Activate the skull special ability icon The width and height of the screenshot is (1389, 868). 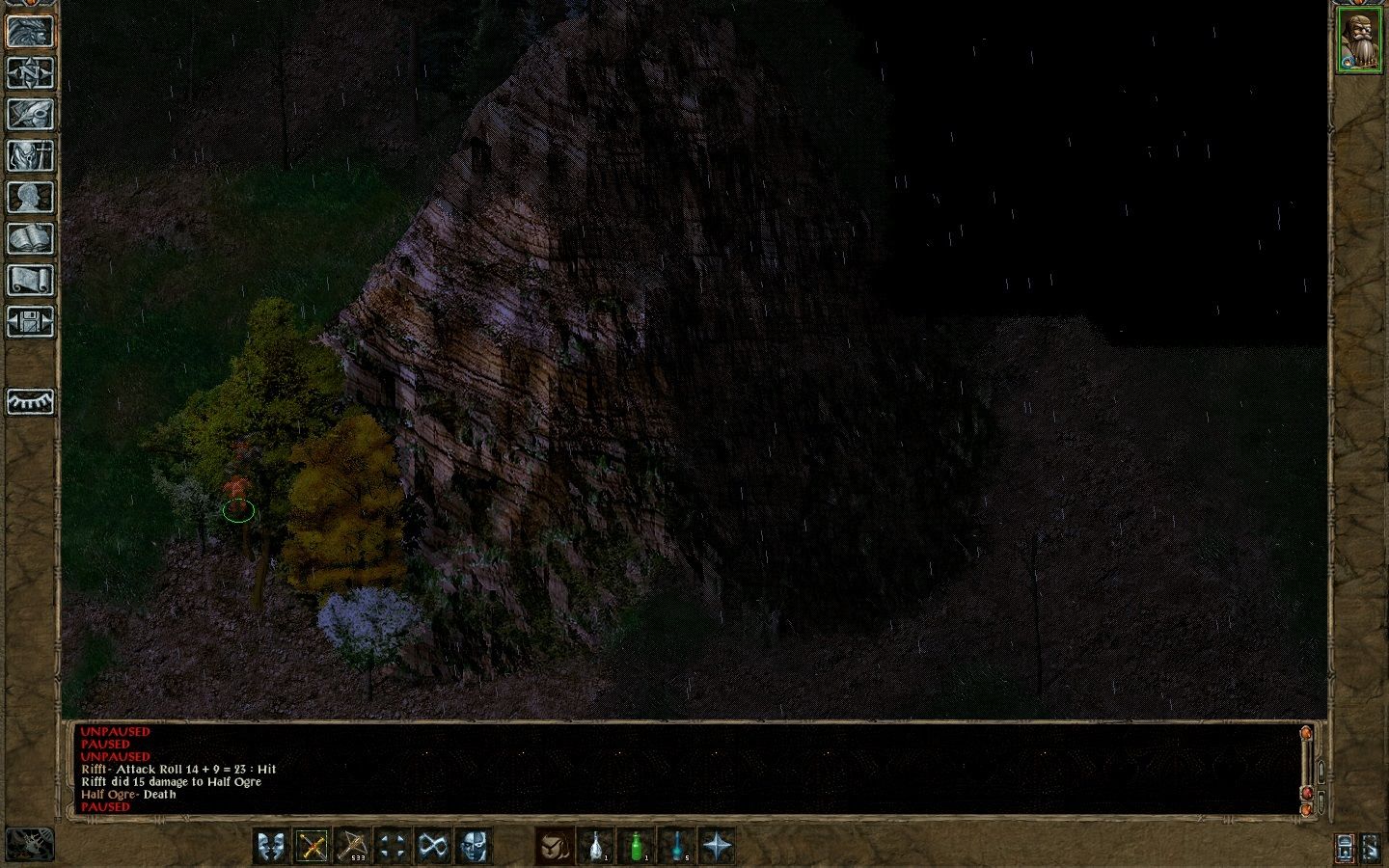[x=474, y=847]
